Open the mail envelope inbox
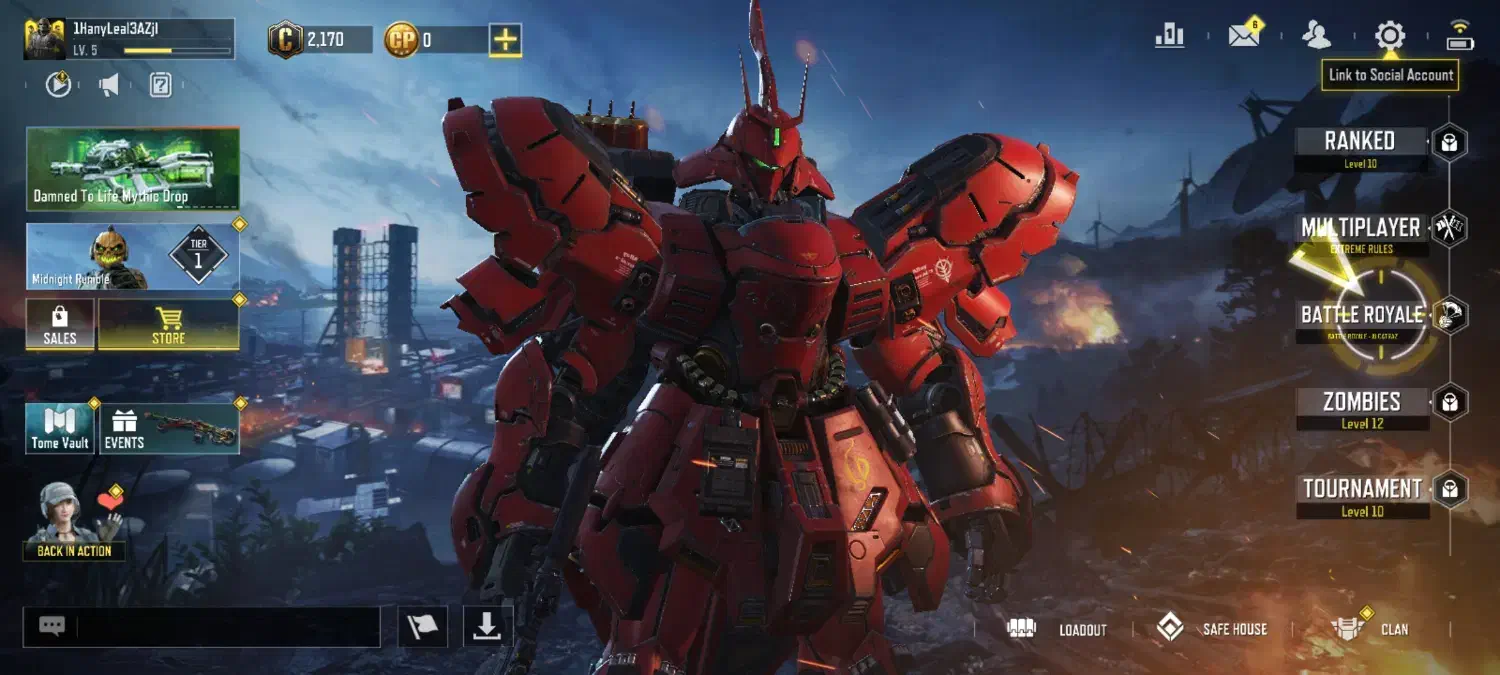The image size is (1500, 675). pyautogui.click(x=1243, y=36)
